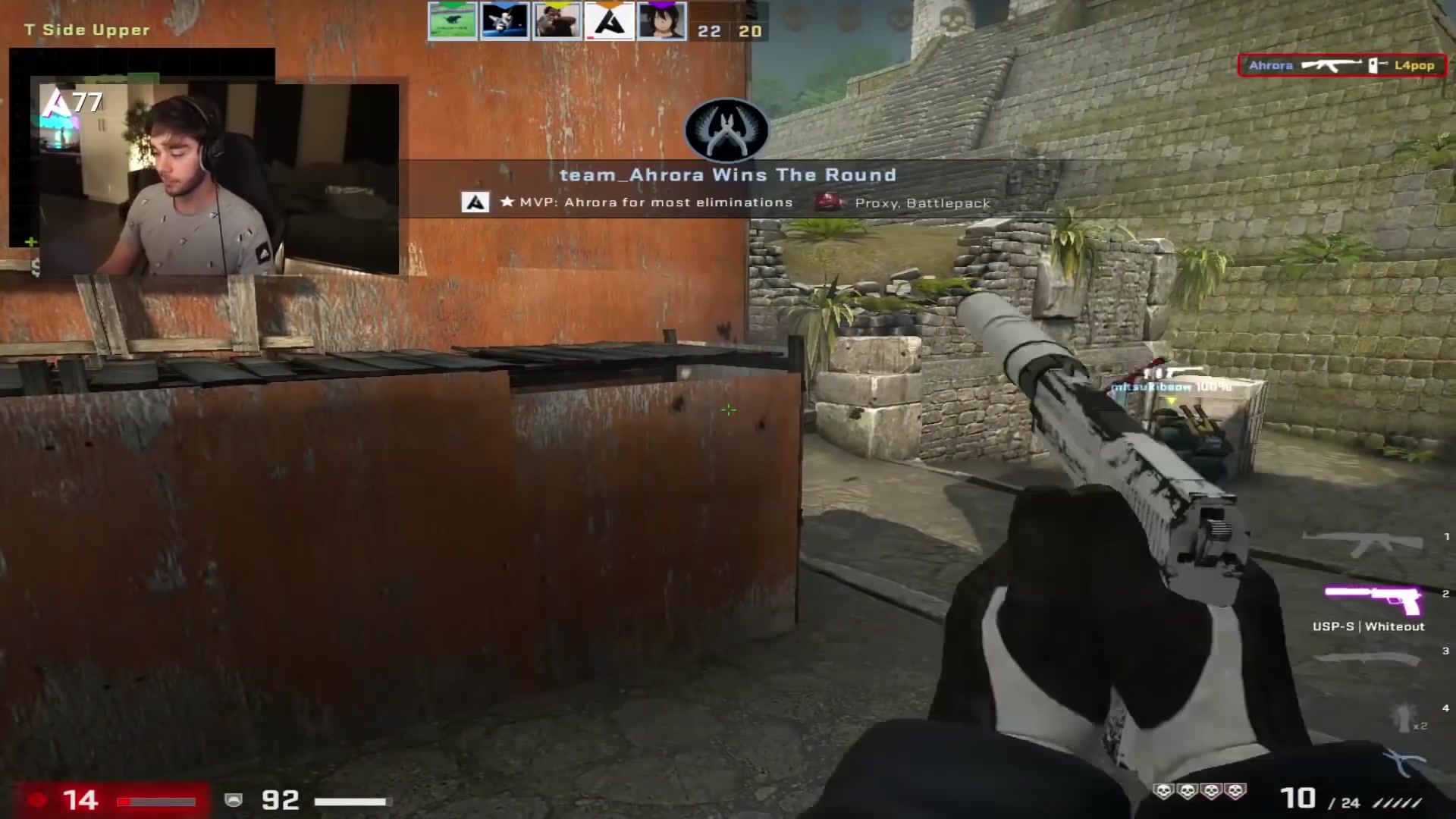Select the avatar with the yellow marker
1456x819 pixels.
point(557,20)
